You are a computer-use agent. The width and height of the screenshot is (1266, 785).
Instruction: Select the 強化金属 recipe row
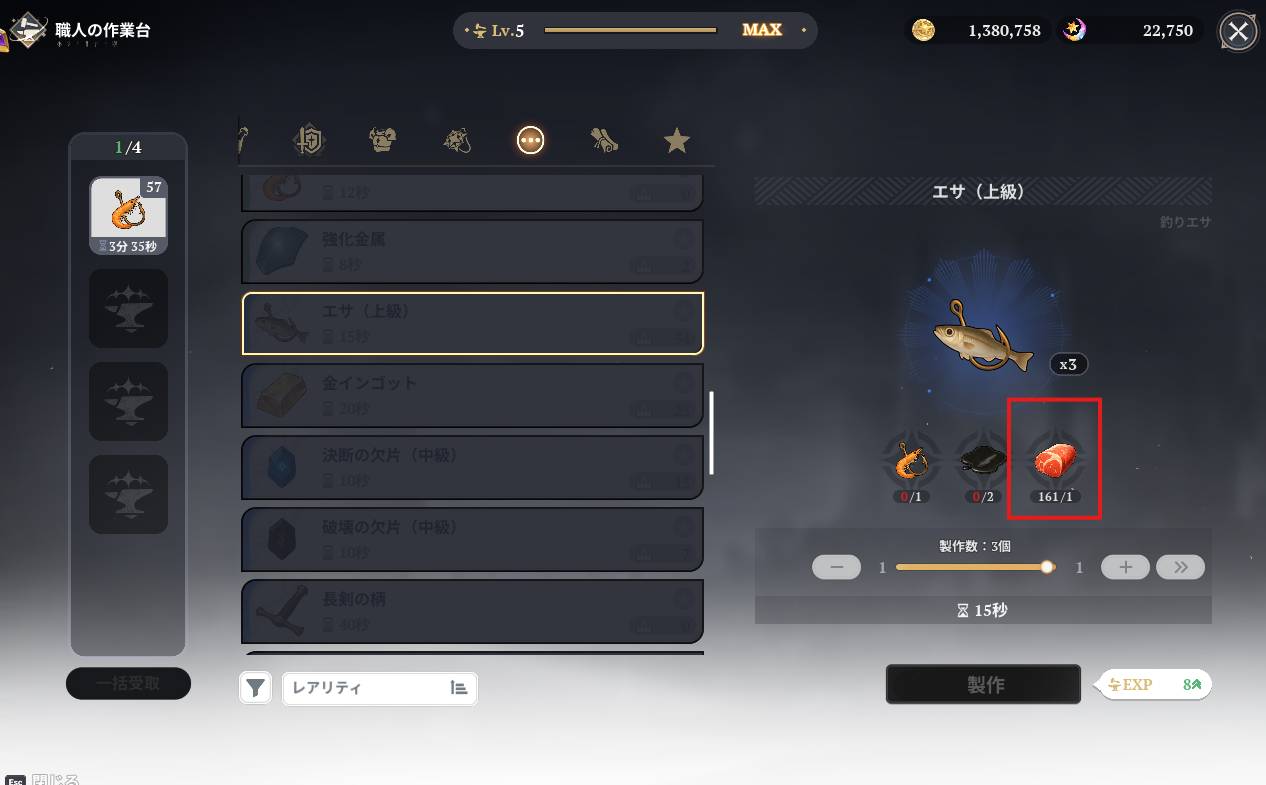pyautogui.click(x=472, y=251)
